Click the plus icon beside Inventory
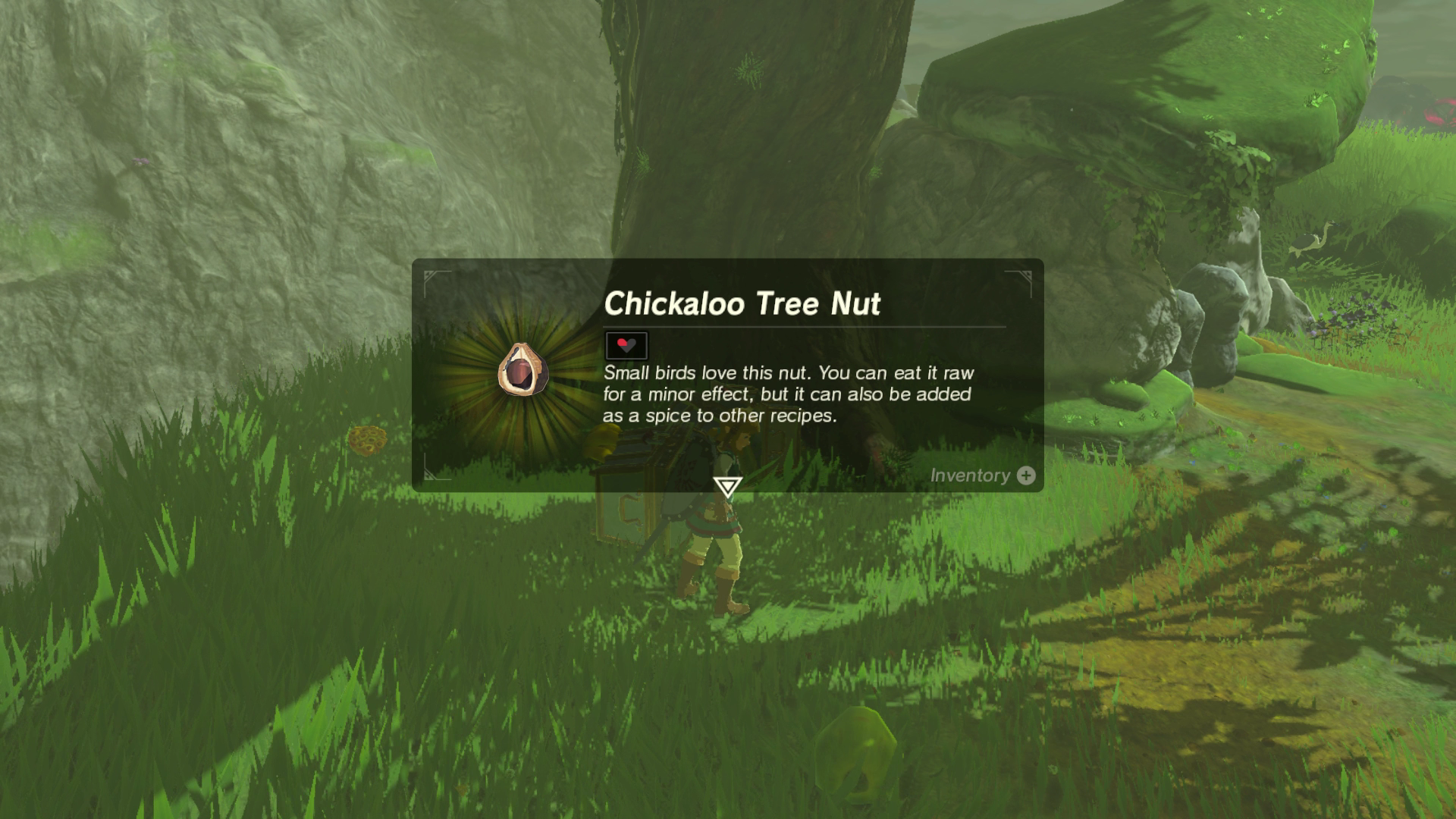The image size is (1456, 819). coord(1025,476)
